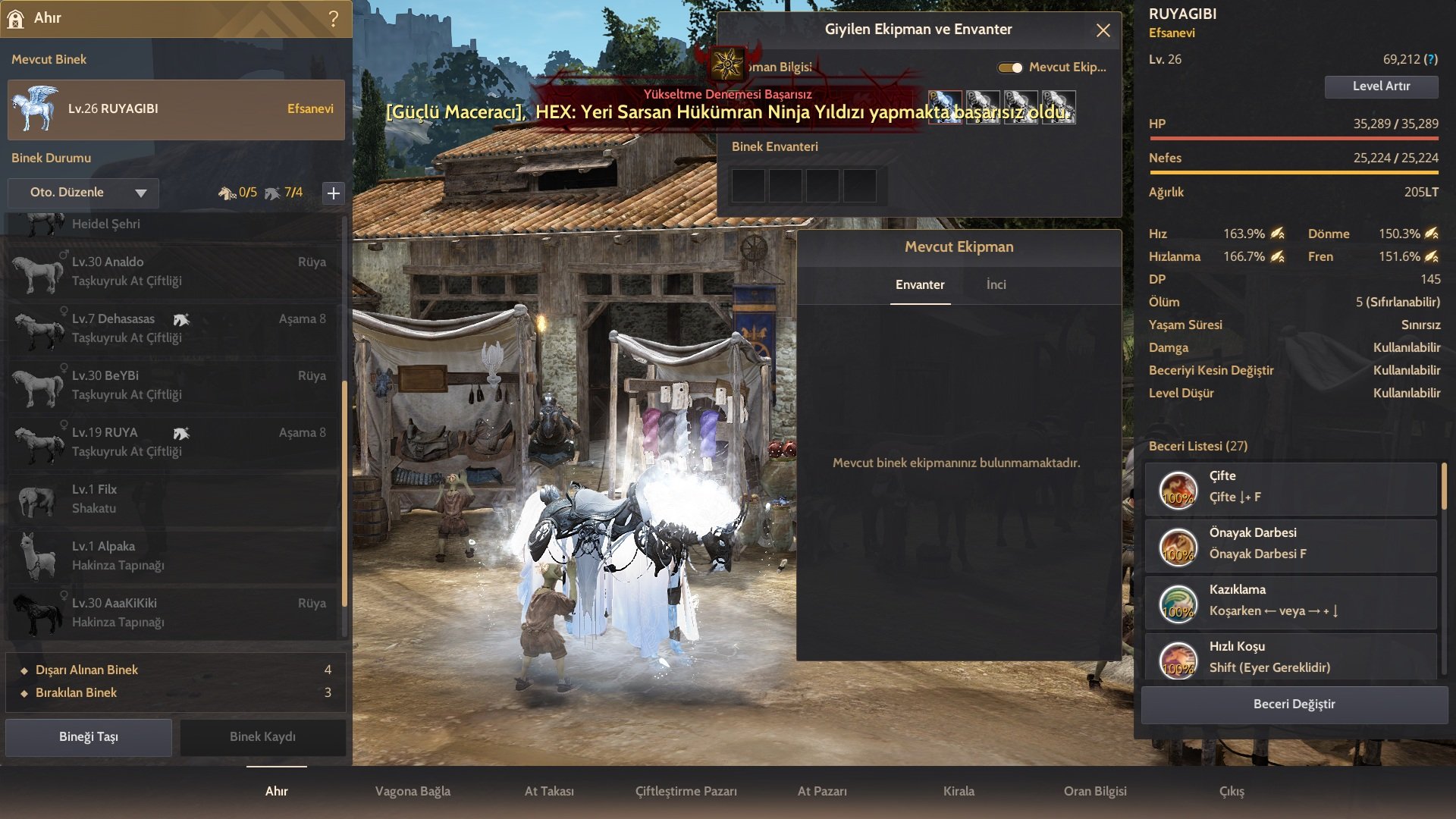The image size is (1456, 819).
Task: Choose the Lv.7 Dehasasas horse row
Action: pyautogui.click(x=174, y=328)
